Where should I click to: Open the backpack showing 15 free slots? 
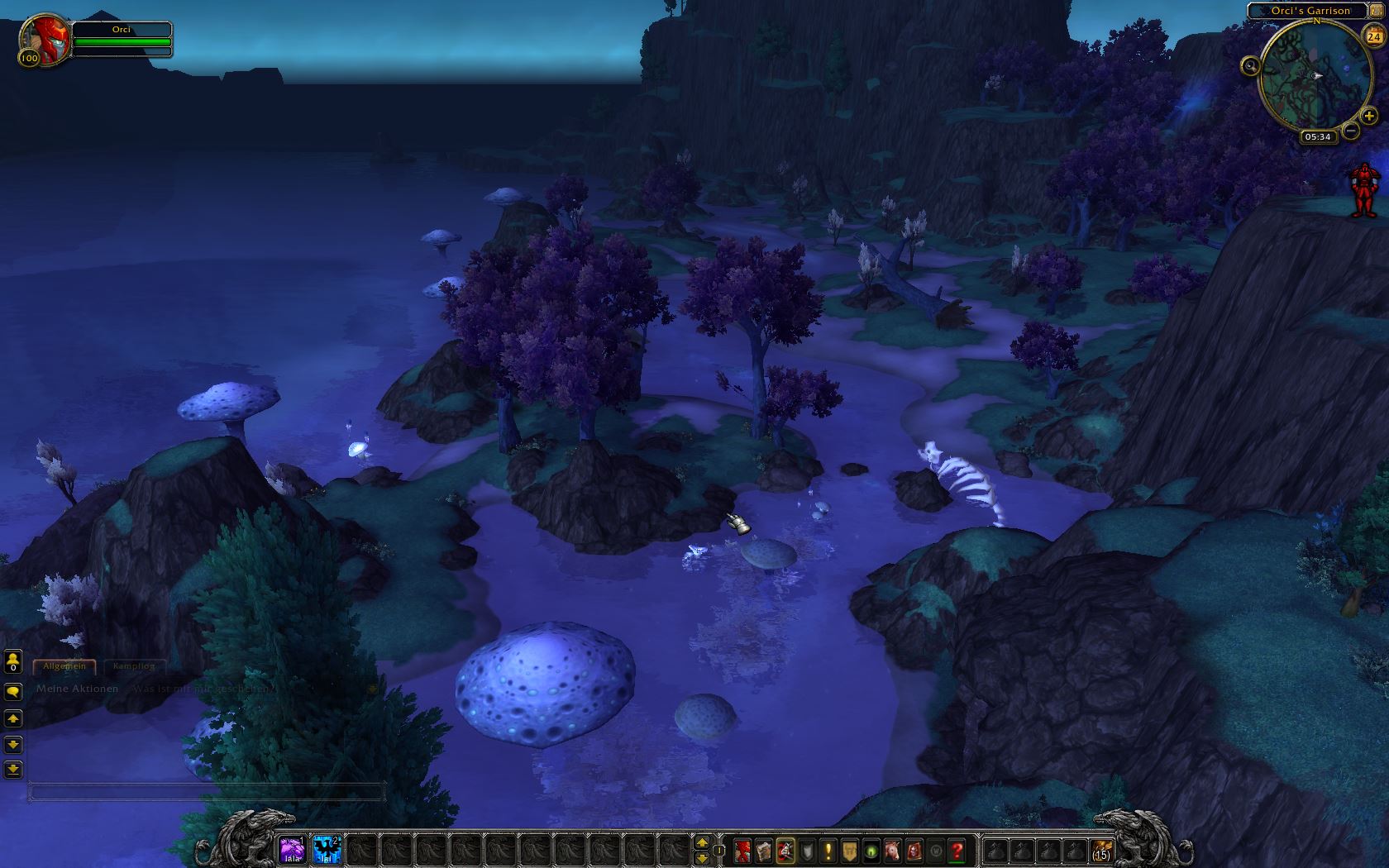tap(1101, 850)
